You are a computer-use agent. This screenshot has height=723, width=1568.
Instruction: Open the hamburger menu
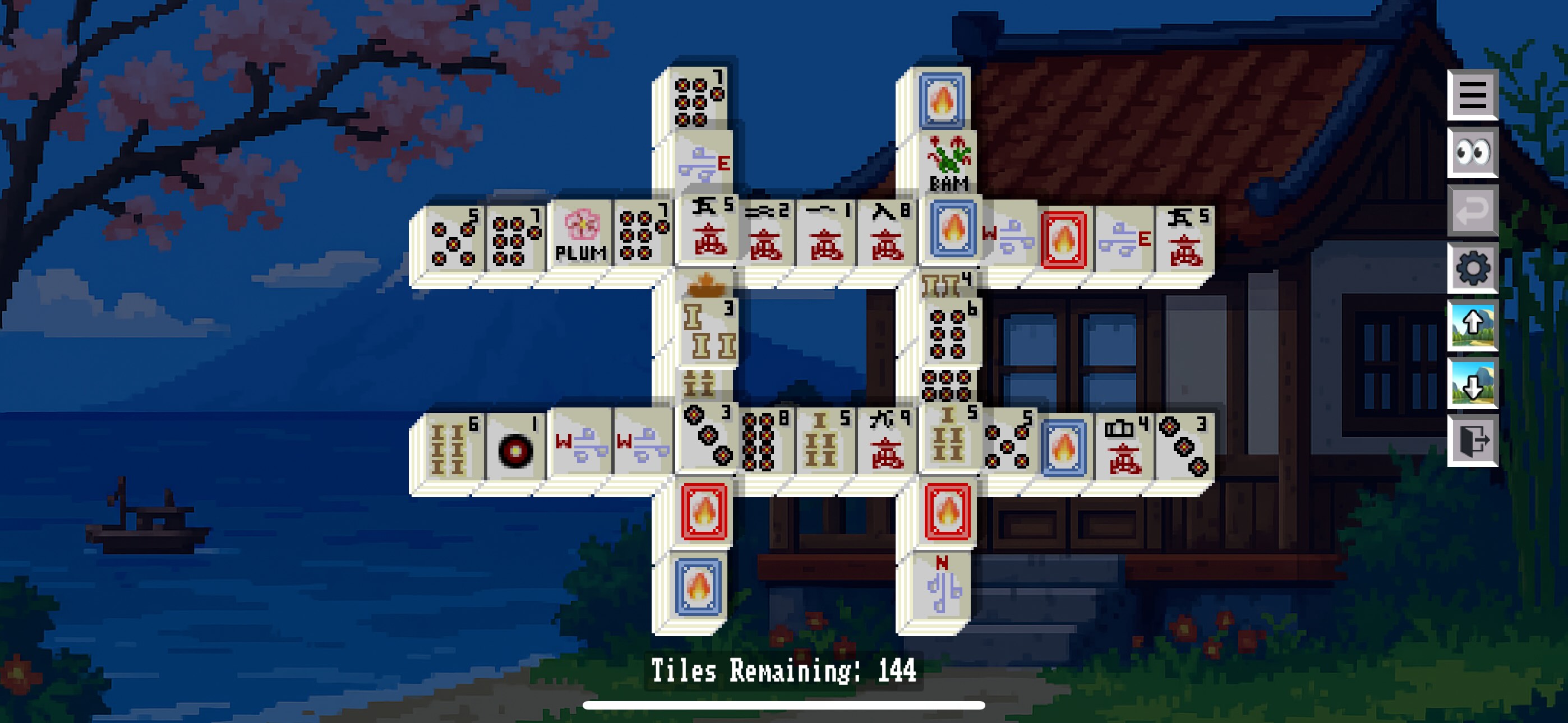coord(1472,95)
